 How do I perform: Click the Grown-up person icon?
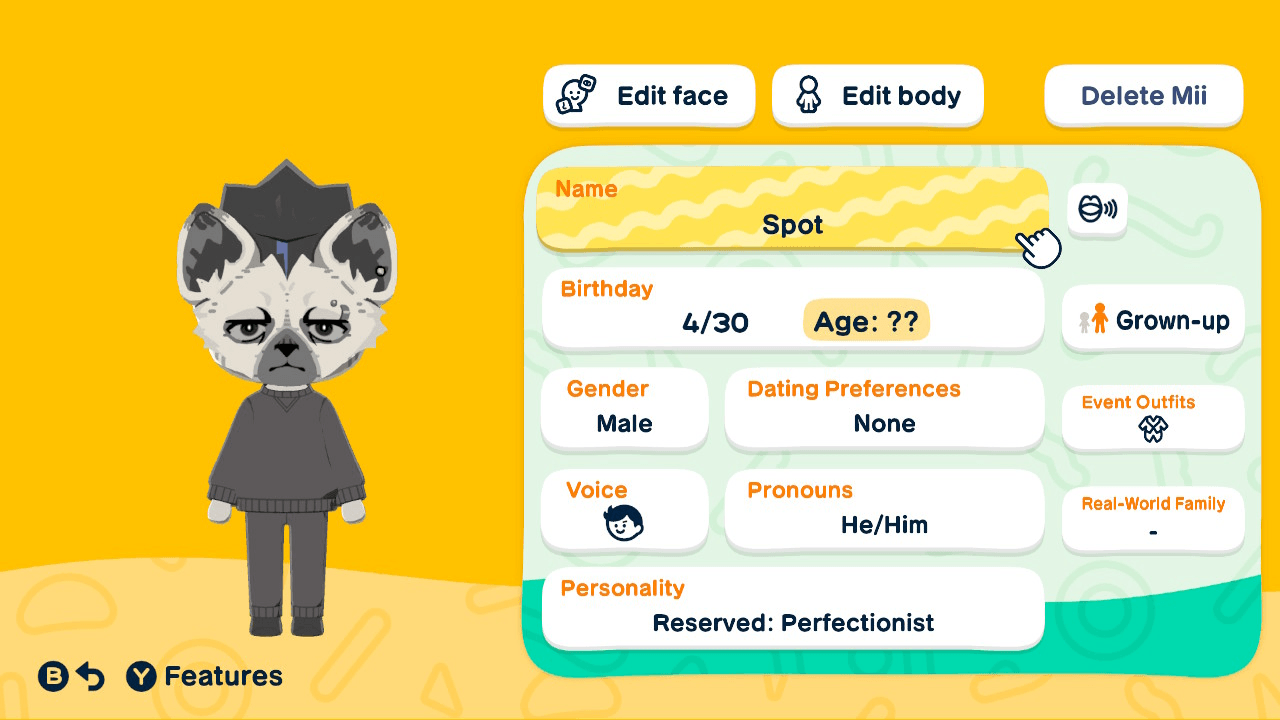pyautogui.click(x=1101, y=319)
